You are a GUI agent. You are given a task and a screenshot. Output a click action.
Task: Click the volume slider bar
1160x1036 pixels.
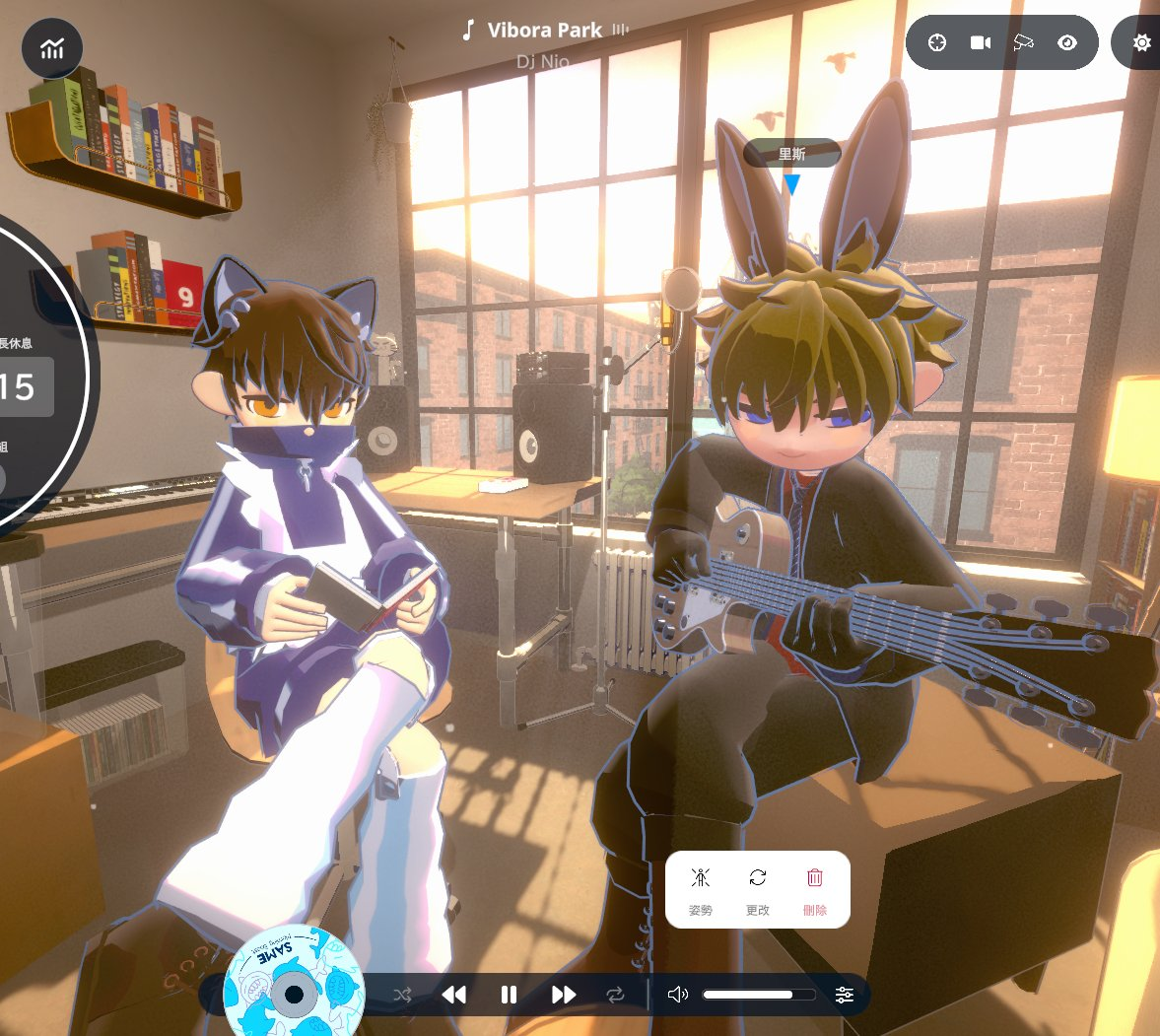pyautogui.click(x=759, y=995)
